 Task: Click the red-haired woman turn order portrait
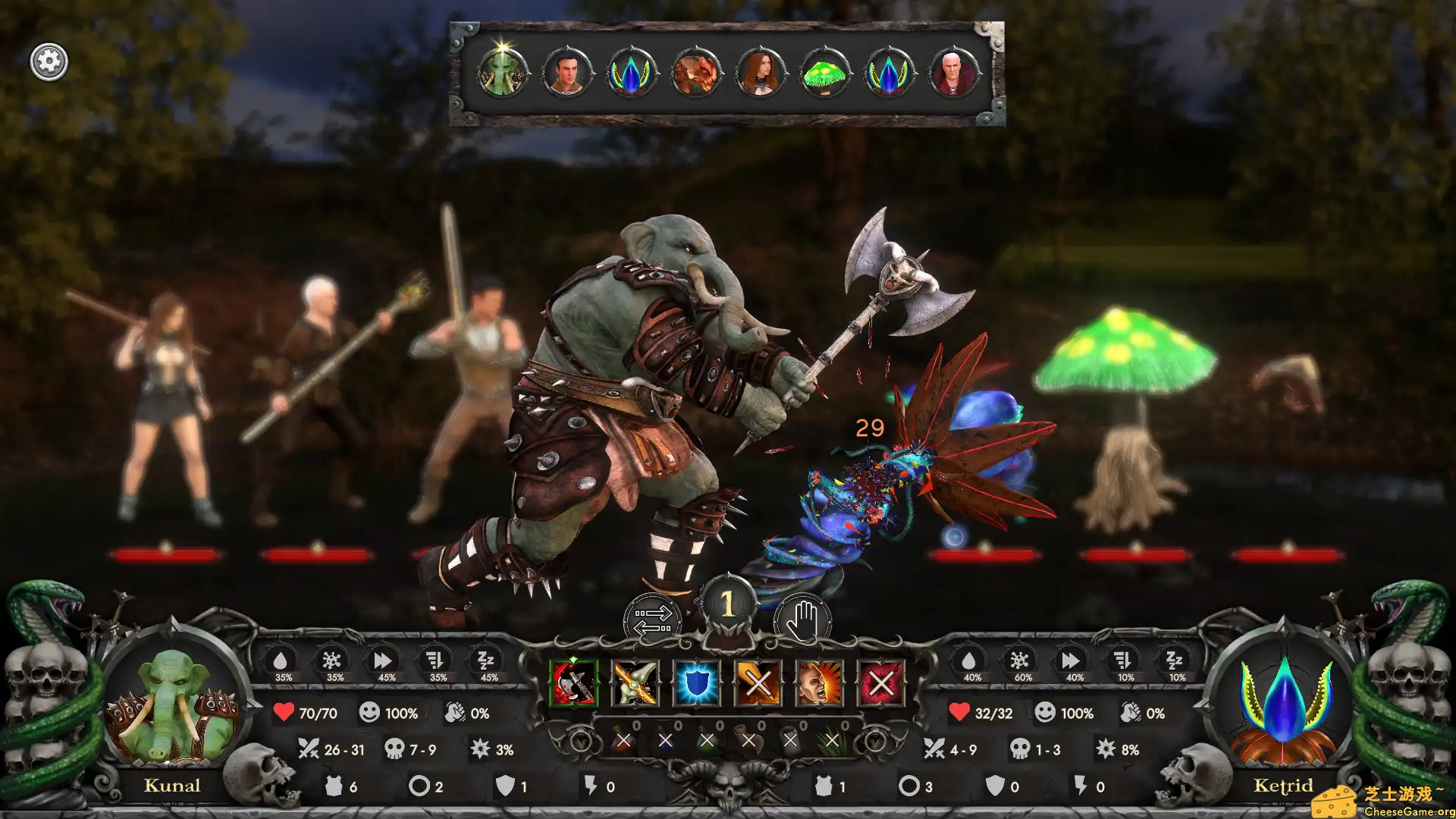[x=760, y=74]
